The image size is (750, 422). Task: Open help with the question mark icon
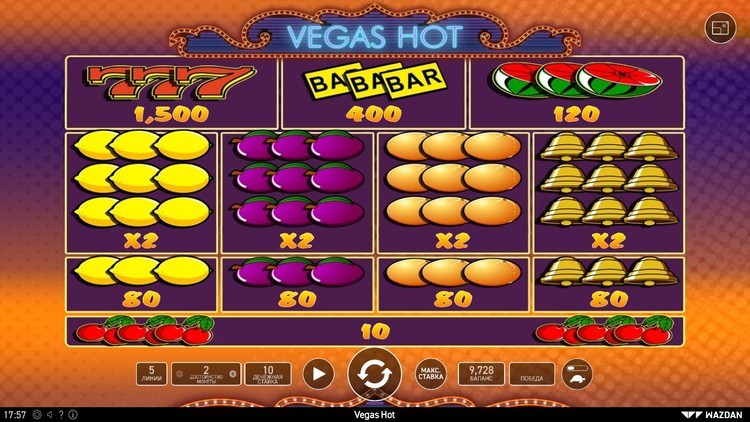pyautogui.click(x=61, y=414)
